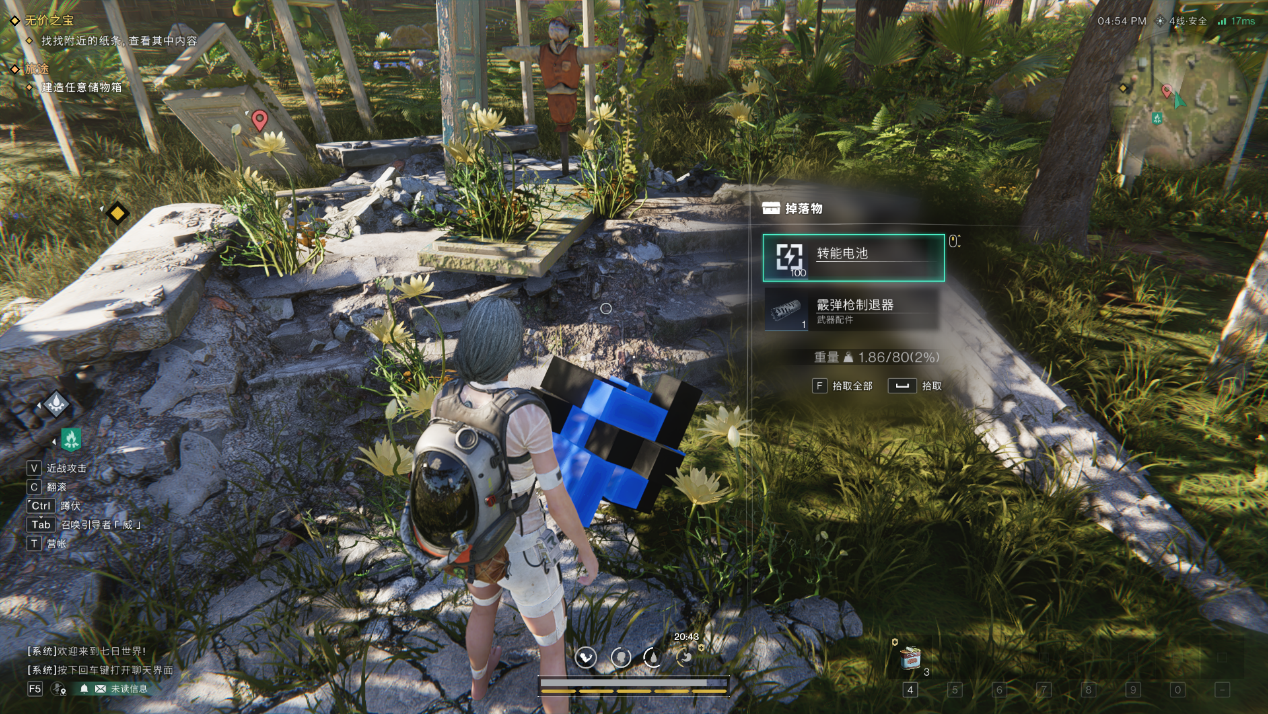Select the 霰弹枪制退器 weapon attachment
The height and width of the screenshot is (714, 1268).
click(851, 309)
